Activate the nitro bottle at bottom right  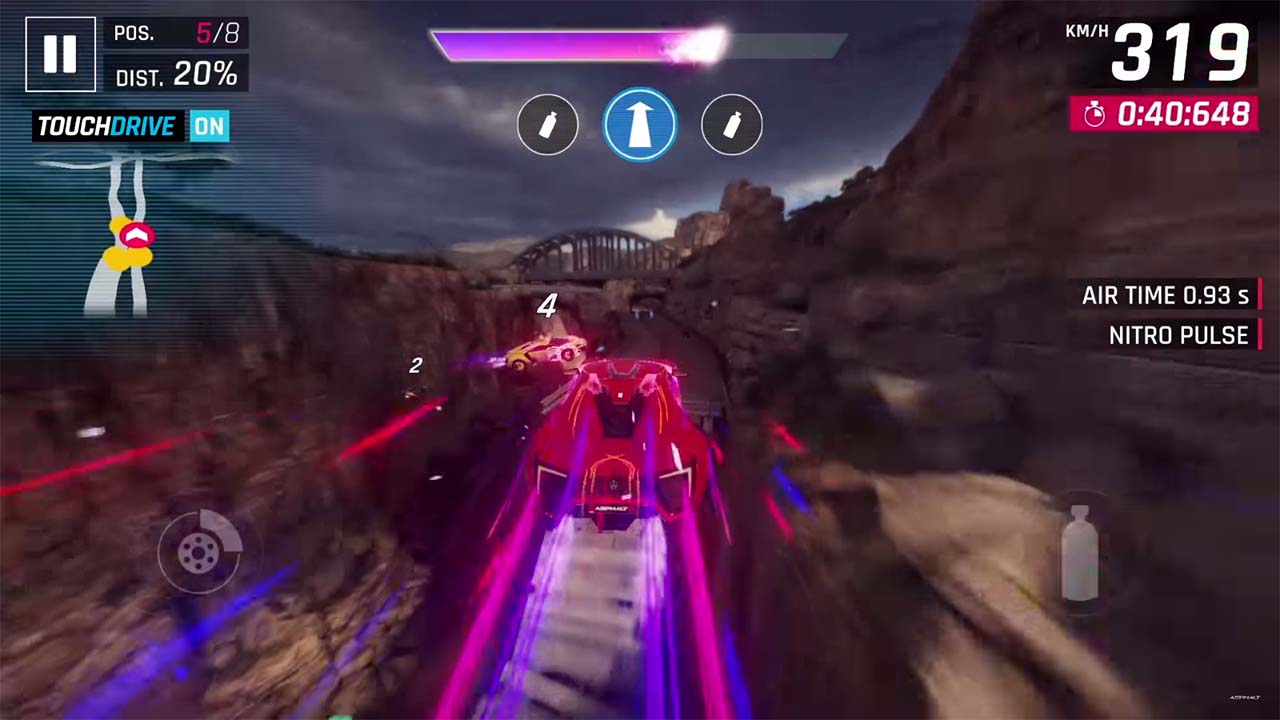tap(1082, 553)
